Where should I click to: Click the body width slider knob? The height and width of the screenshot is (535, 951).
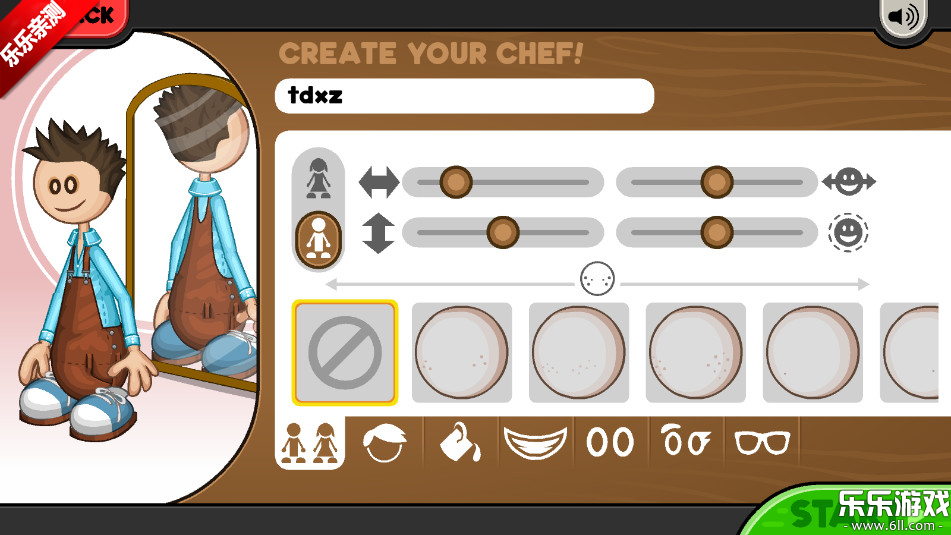(x=456, y=182)
